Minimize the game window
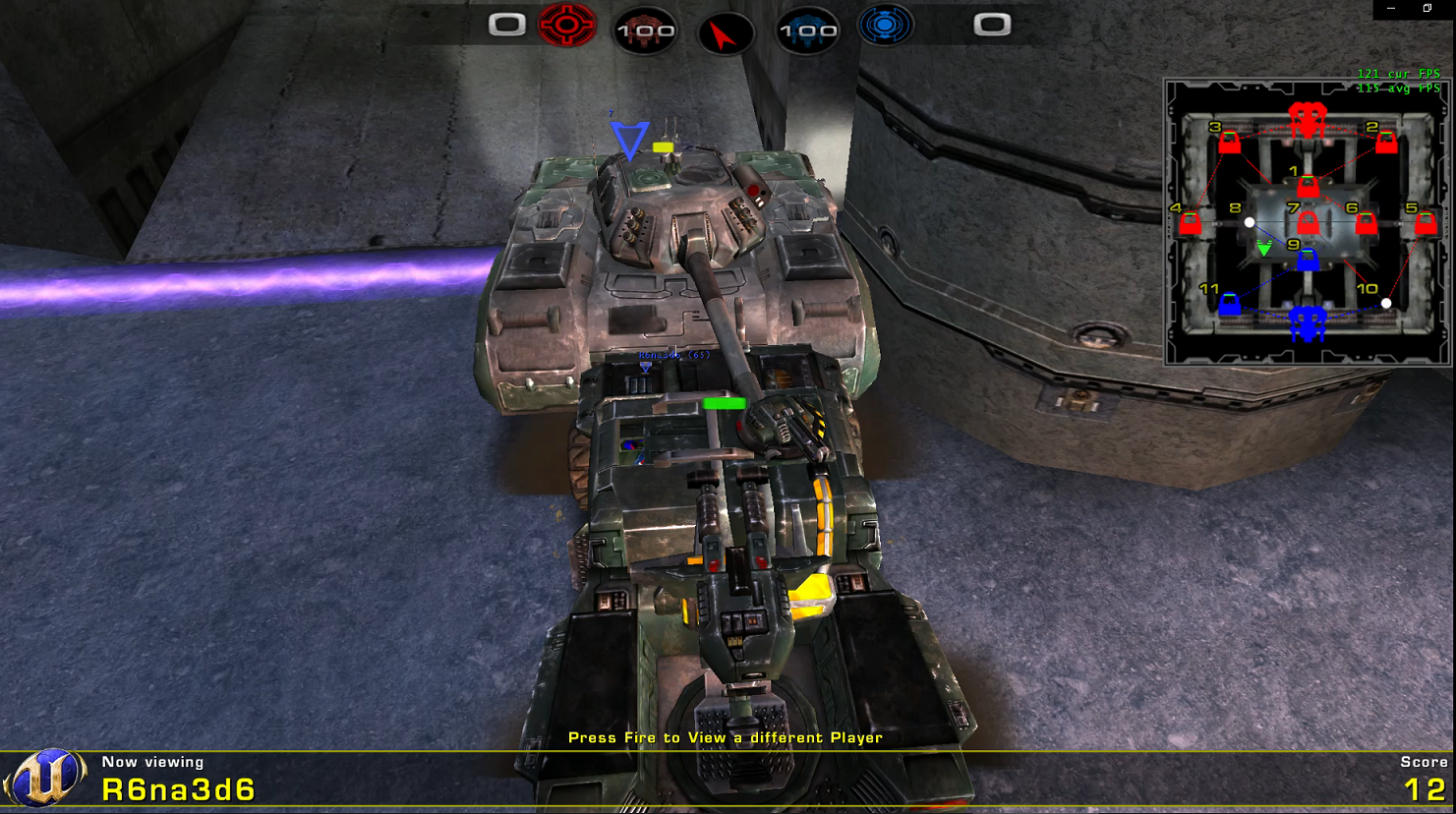 (x=1391, y=9)
